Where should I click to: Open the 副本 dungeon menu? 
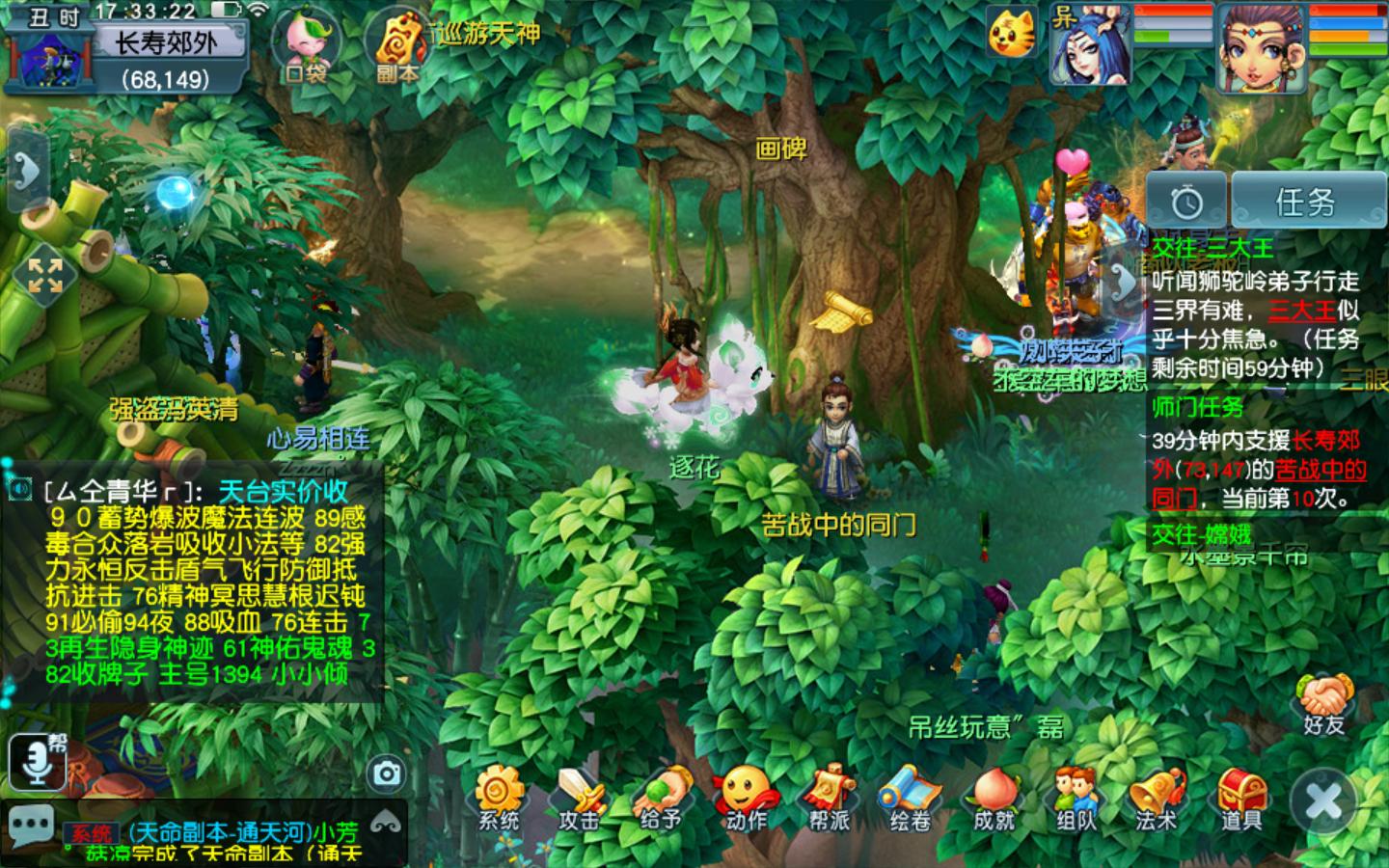pos(397,46)
